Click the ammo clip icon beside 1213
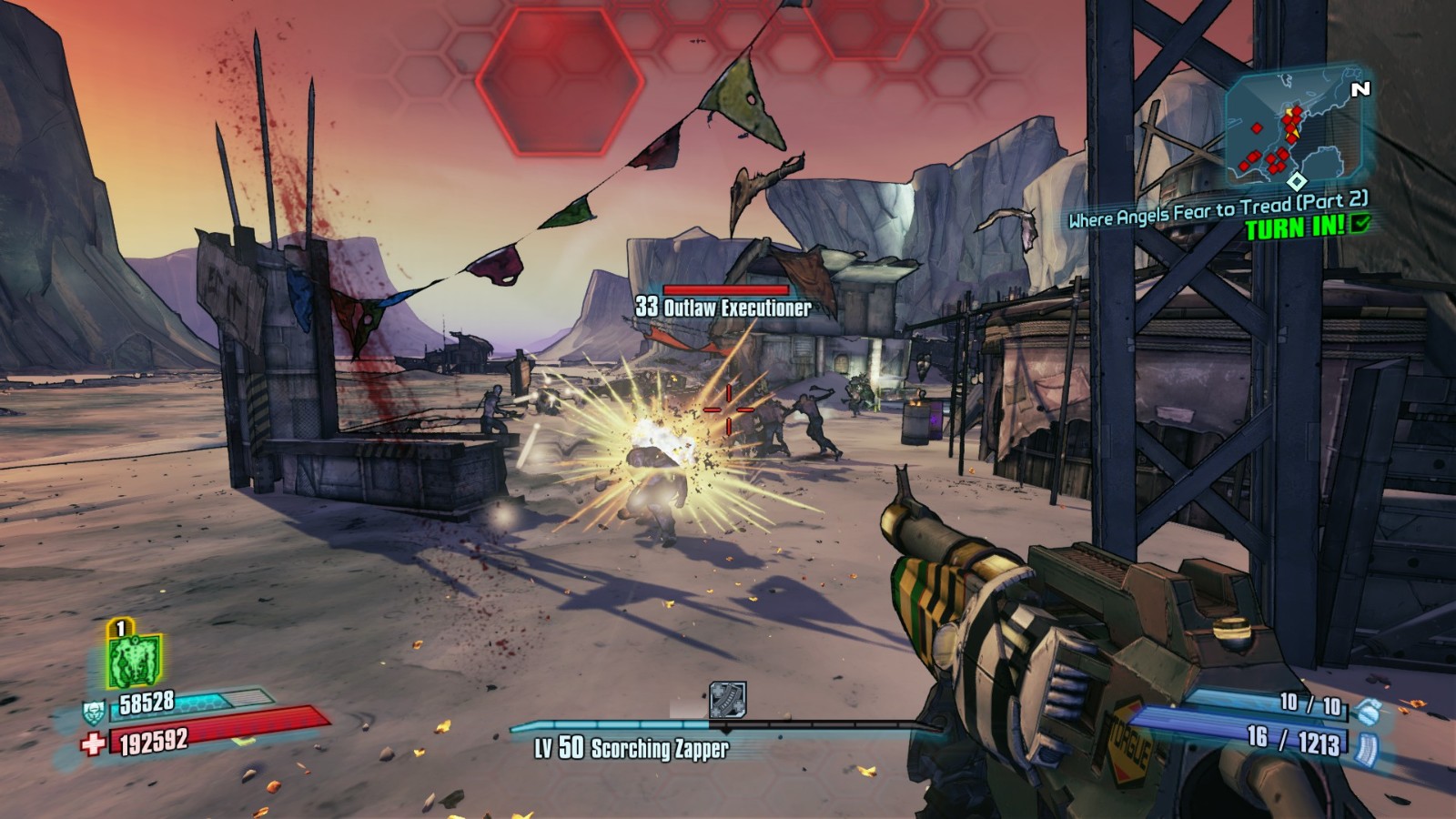The width and height of the screenshot is (1456, 819). click(x=1363, y=747)
